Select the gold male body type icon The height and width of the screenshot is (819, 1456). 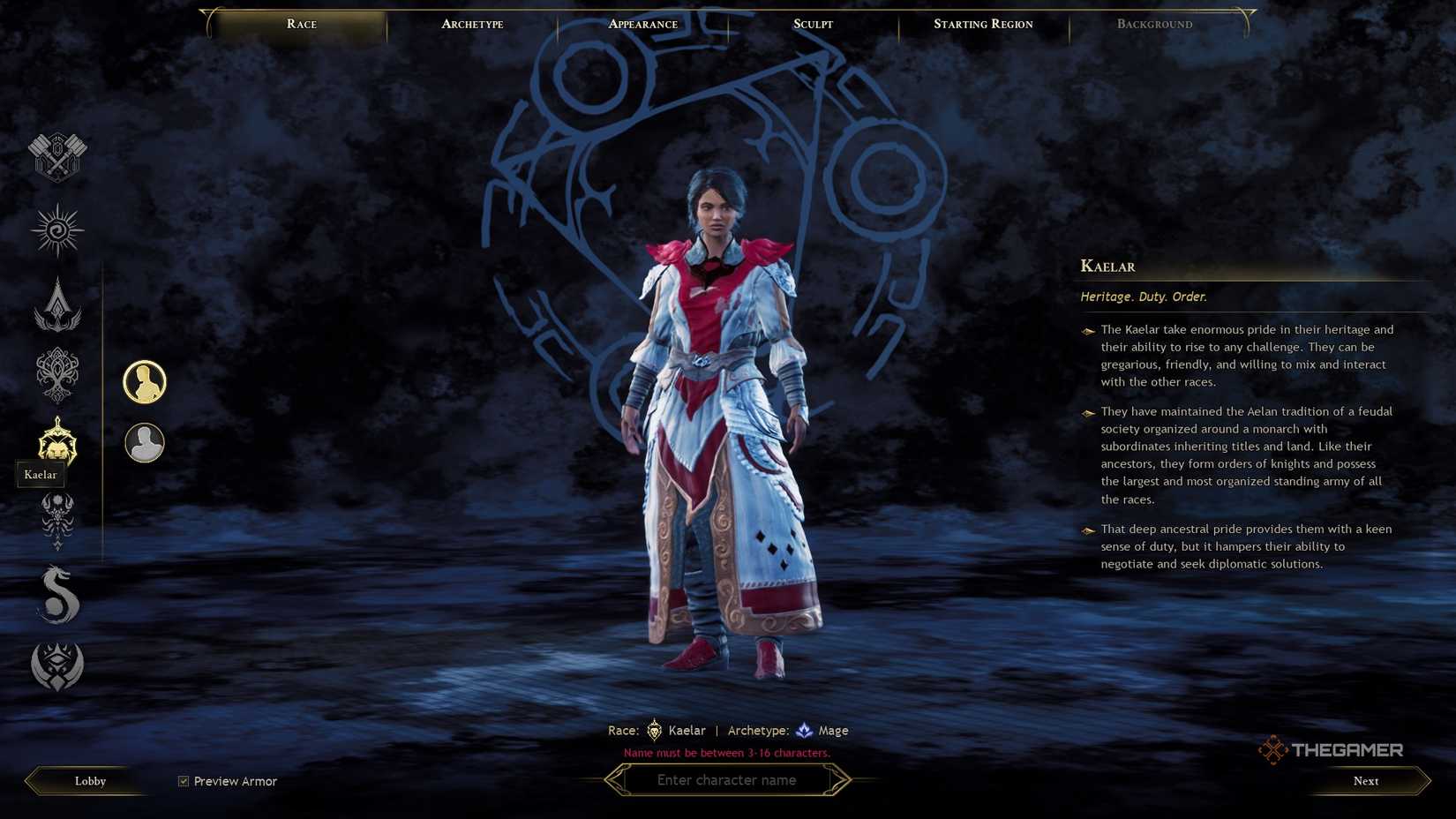pos(144,380)
